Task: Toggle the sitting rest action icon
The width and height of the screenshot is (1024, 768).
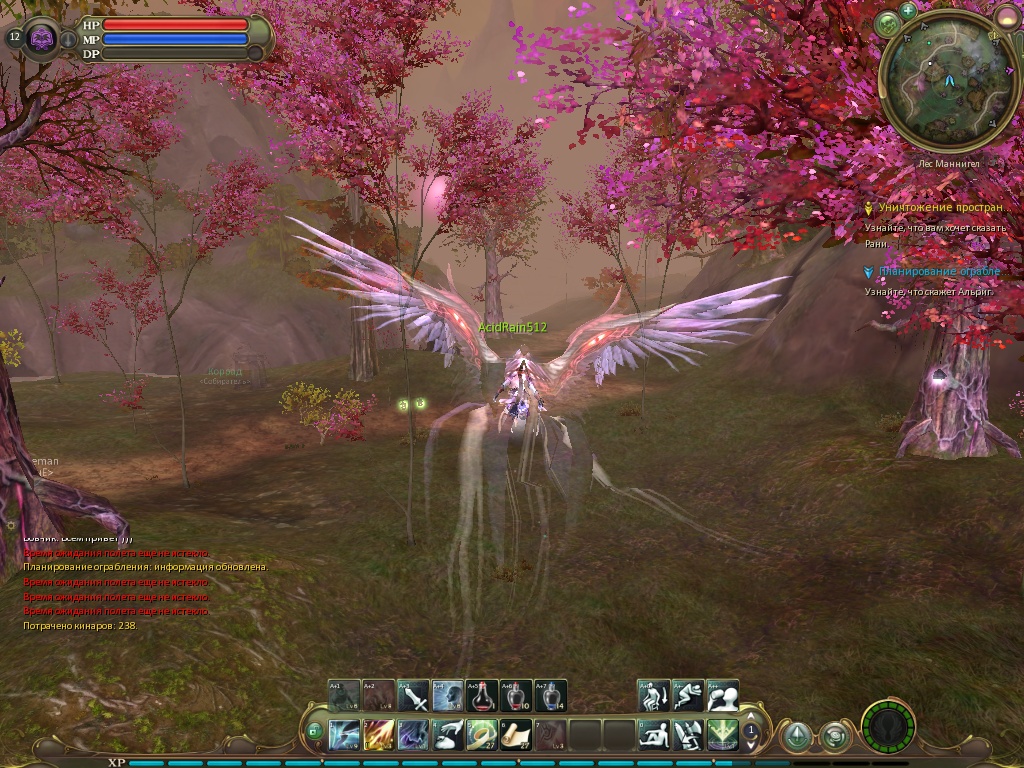Action: [654, 735]
